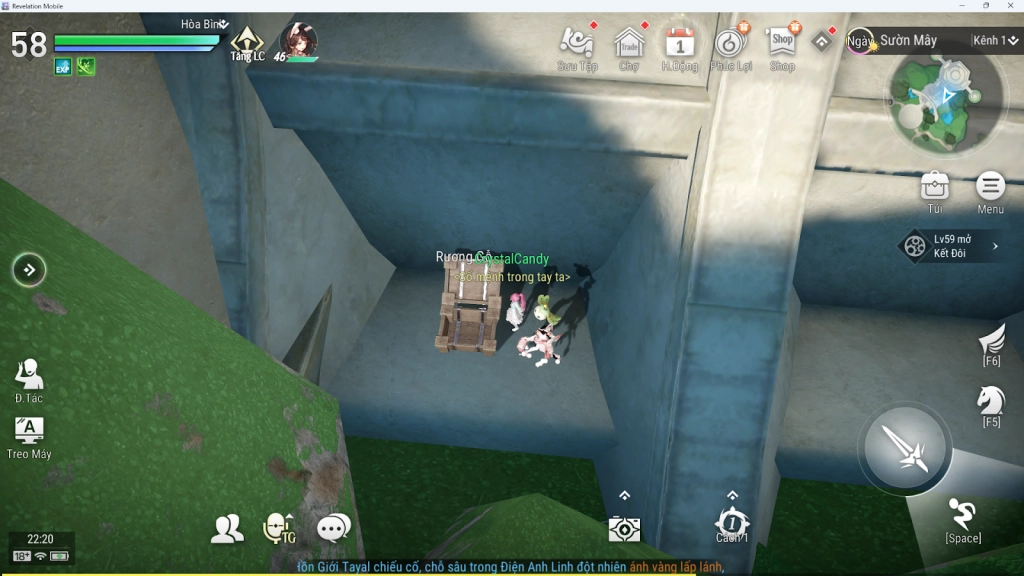Open the Chợ trade market
Screen dimensions: 1024x576
[629, 43]
